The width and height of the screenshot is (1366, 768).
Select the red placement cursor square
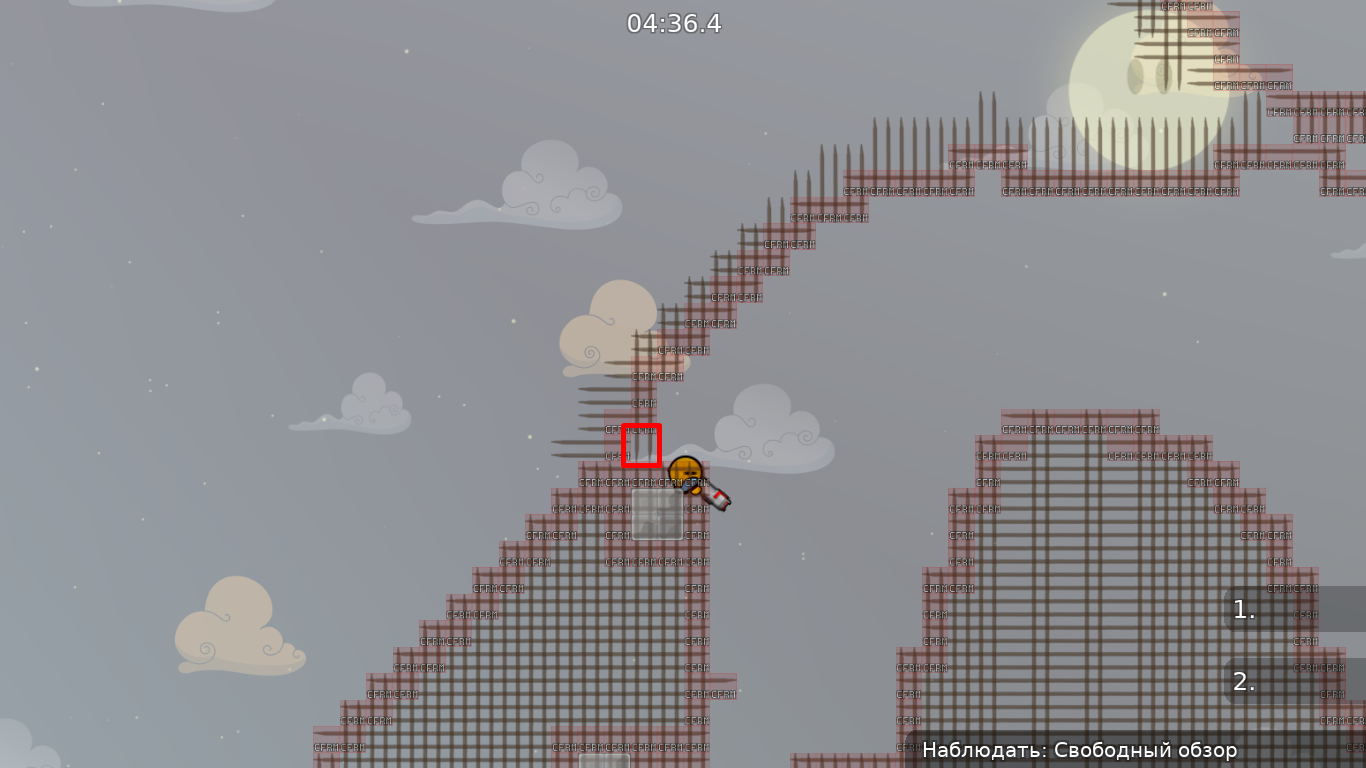click(643, 444)
